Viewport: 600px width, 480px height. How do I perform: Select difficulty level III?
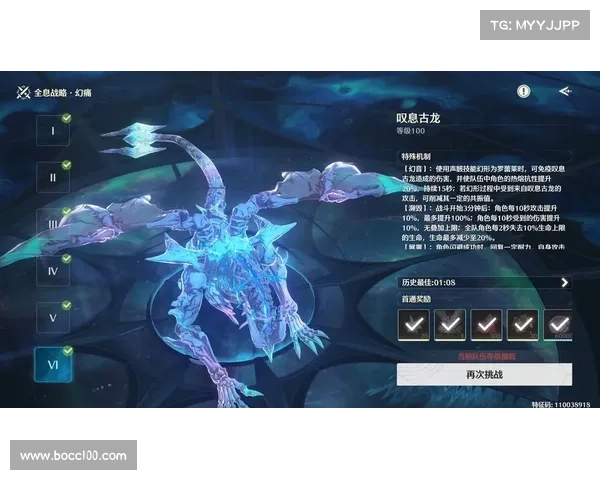pos(52,224)
